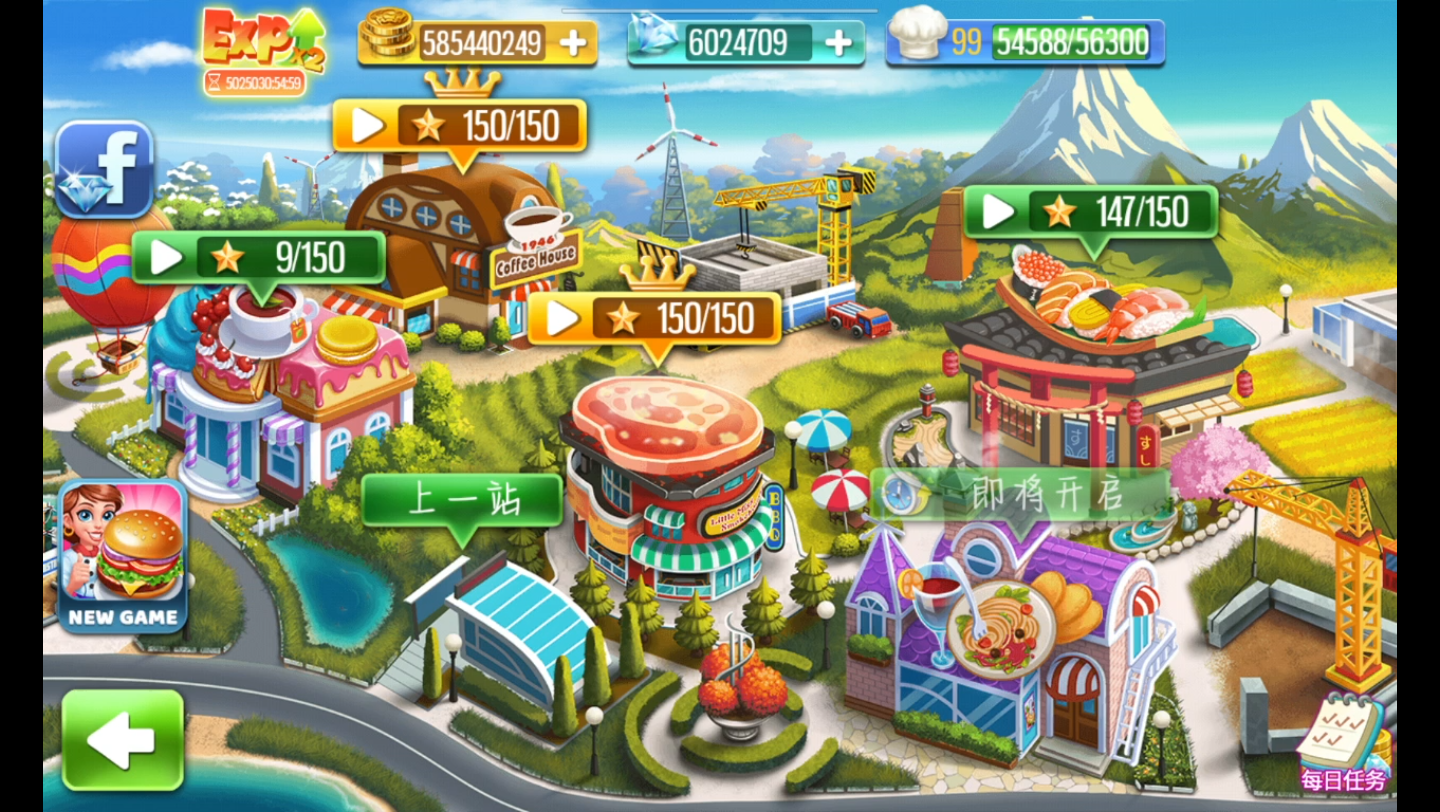Select the coming soon 即将开启 restaurant
The width and height of the screenshot is (1440, 812).
[x=1020, y=494]
